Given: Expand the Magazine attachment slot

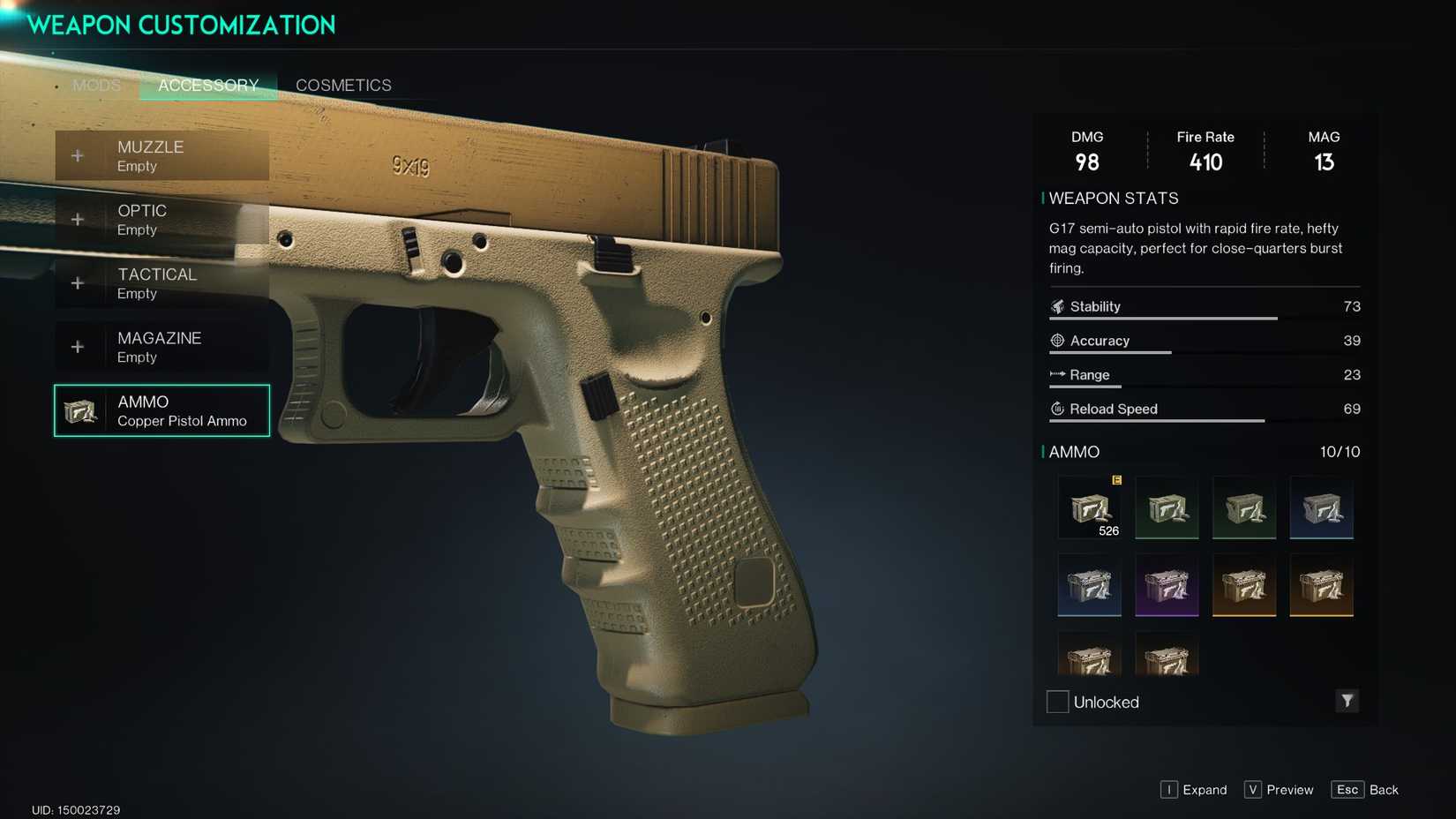Looking at the screenshot, I should (x=77, y=346).
